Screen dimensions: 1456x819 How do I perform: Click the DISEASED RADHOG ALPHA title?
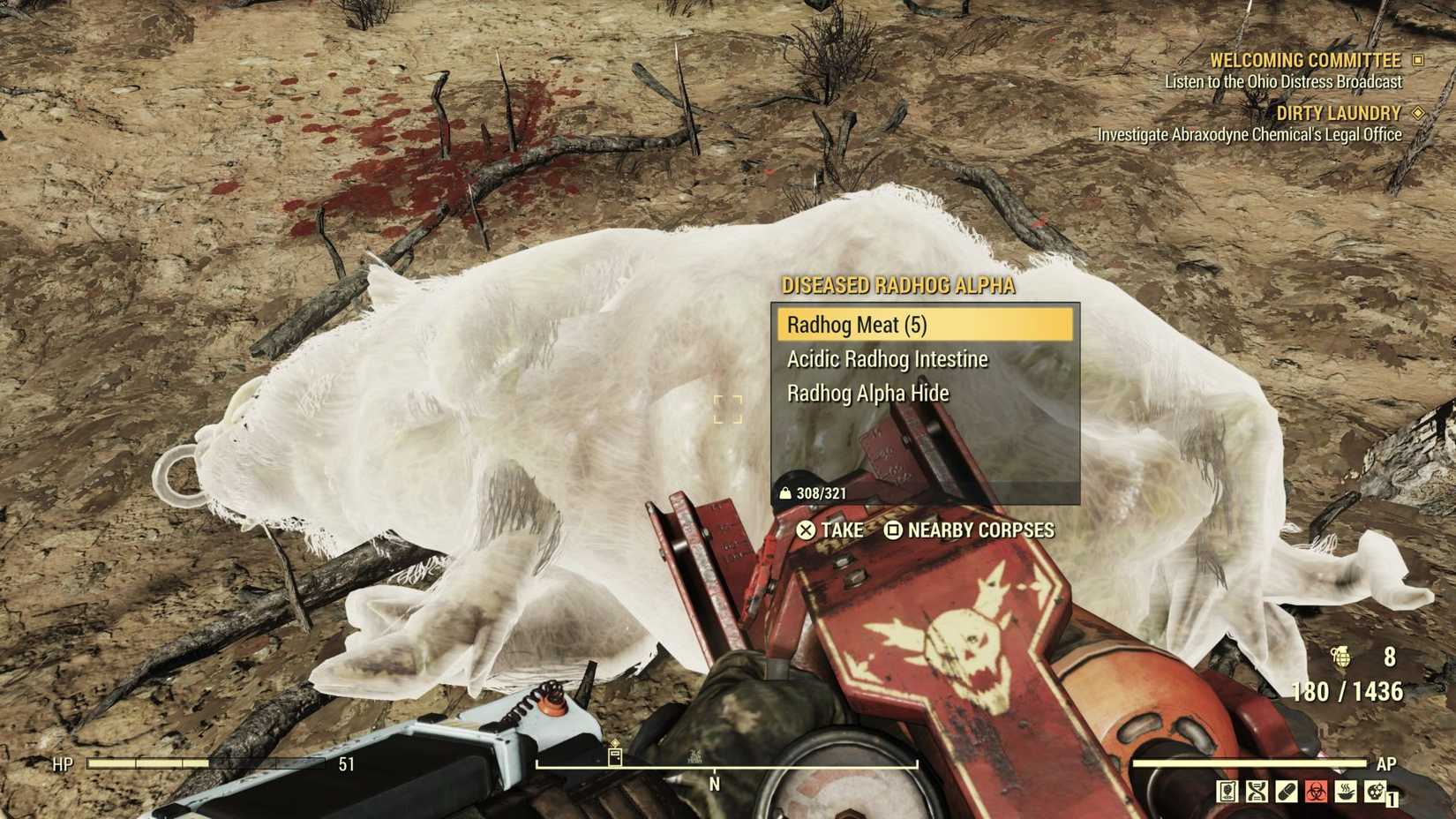(897, 286)
